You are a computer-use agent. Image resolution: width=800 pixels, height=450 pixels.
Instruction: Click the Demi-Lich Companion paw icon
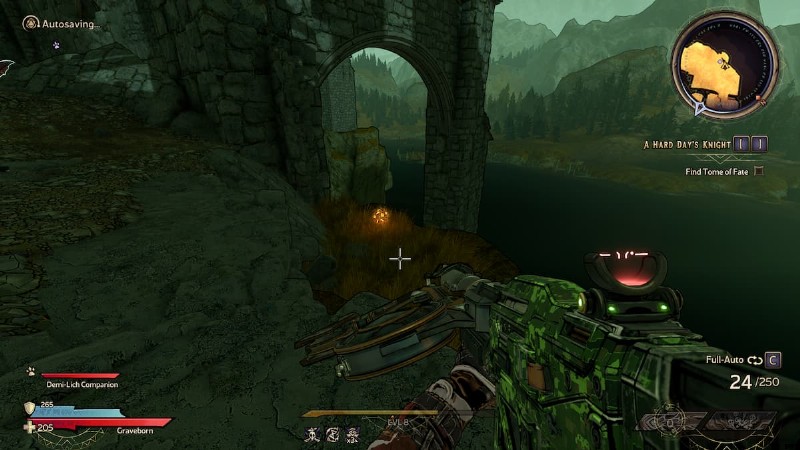(x=31, y=370)
